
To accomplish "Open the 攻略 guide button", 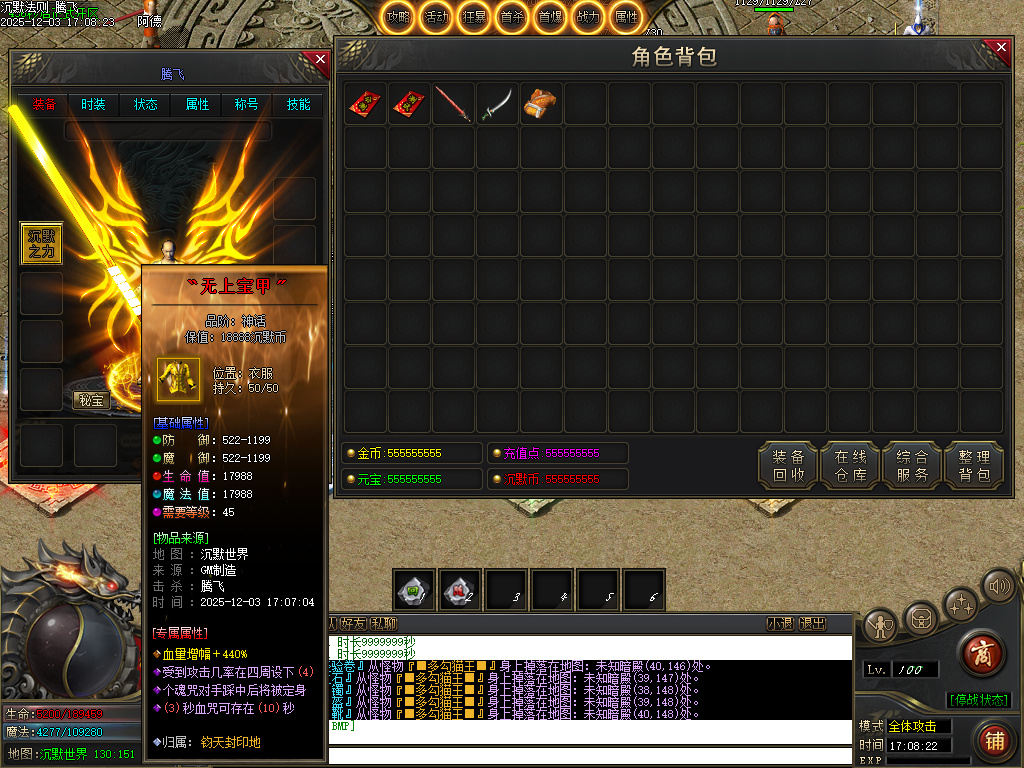I will (398, 17).
